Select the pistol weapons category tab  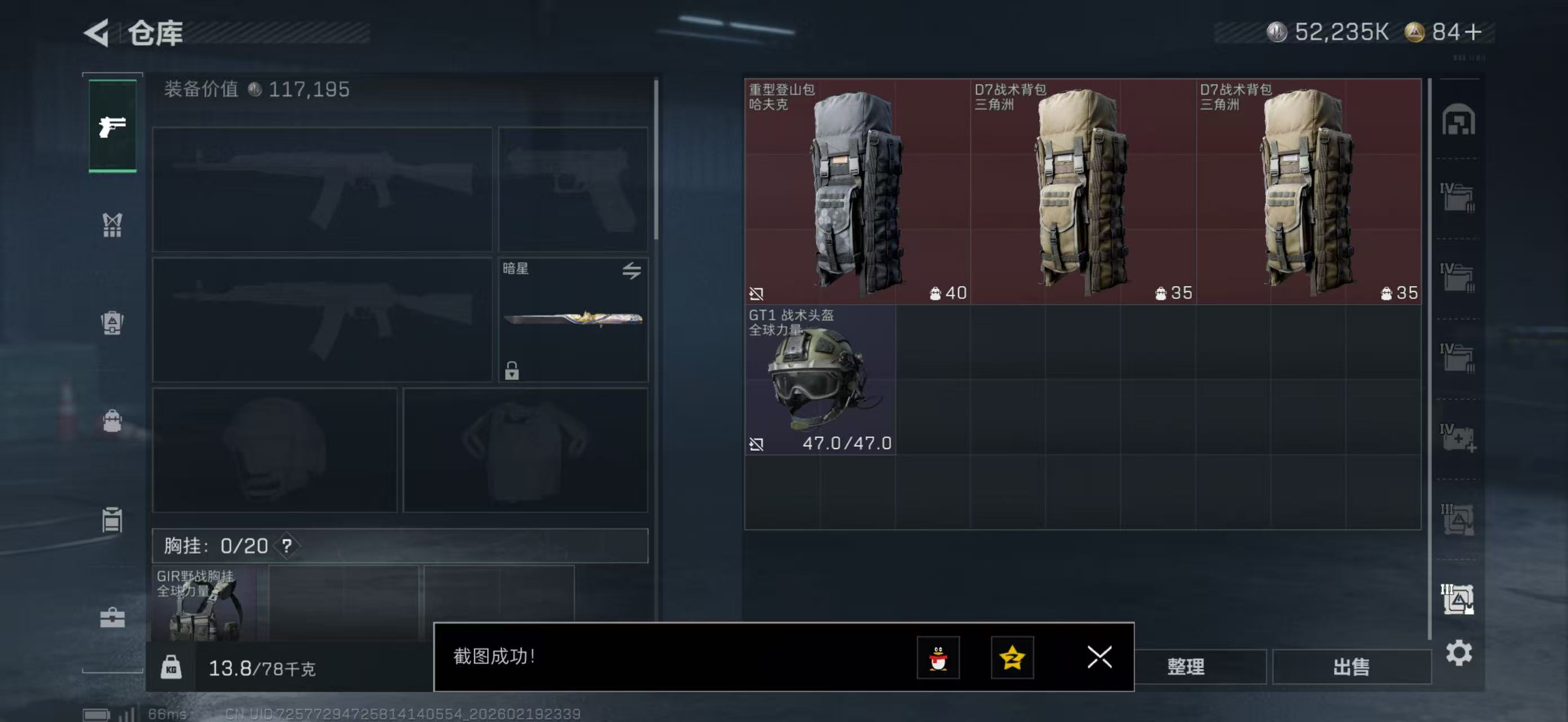(113, 126)
